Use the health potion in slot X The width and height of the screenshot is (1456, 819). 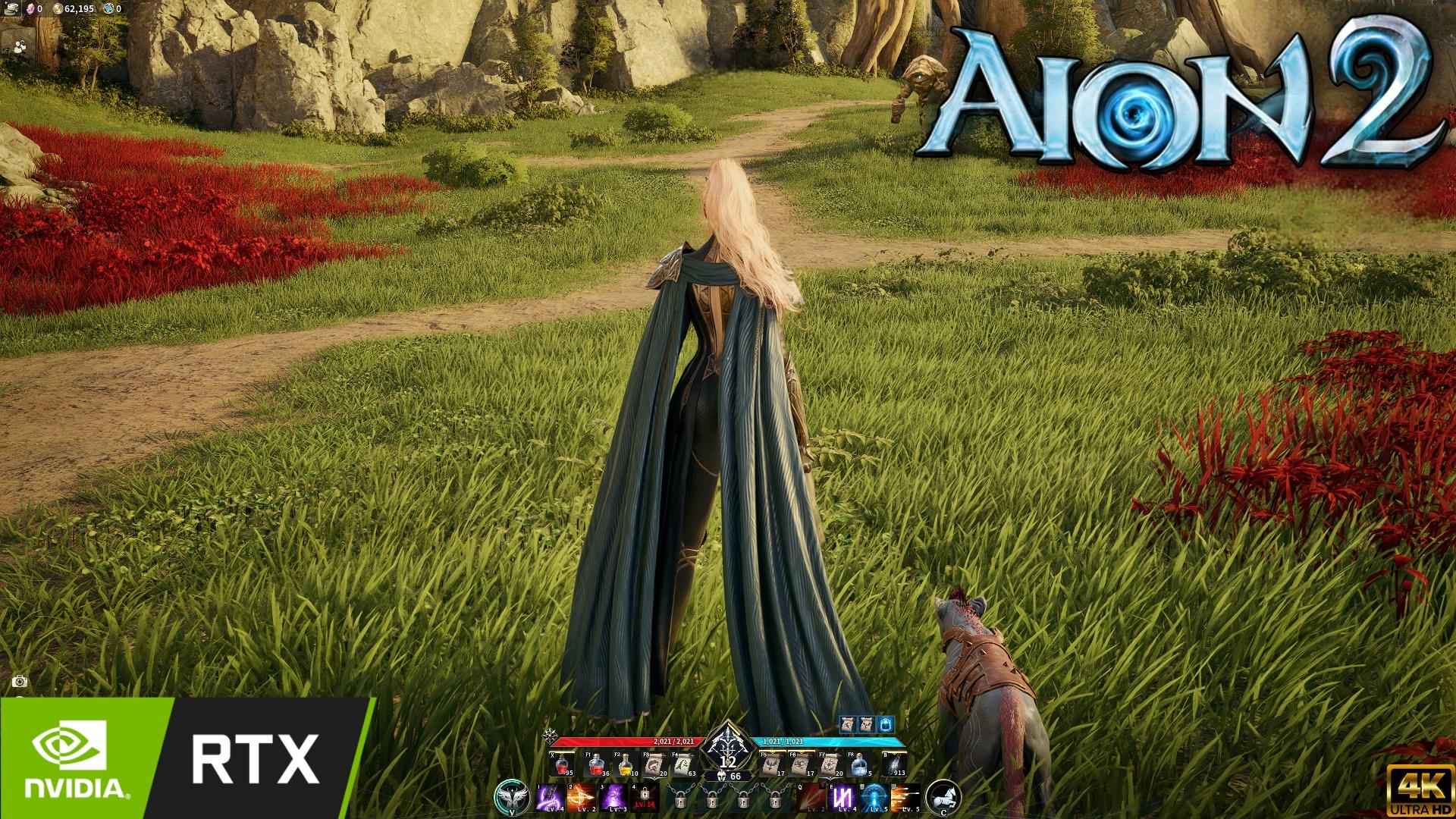(560, 764)
